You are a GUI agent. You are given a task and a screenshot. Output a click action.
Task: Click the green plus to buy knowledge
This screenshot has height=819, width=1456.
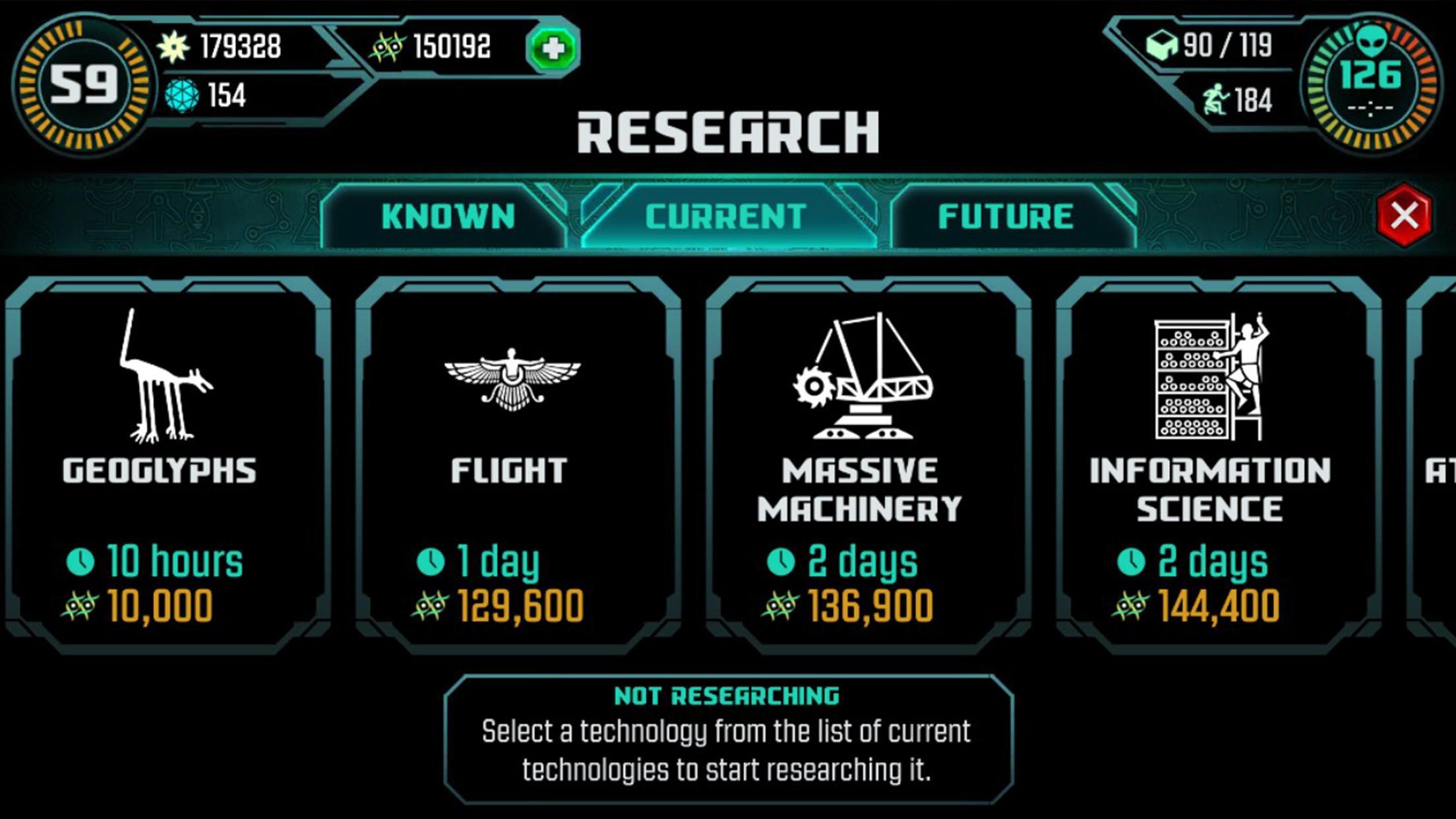[x=553, y=47]
